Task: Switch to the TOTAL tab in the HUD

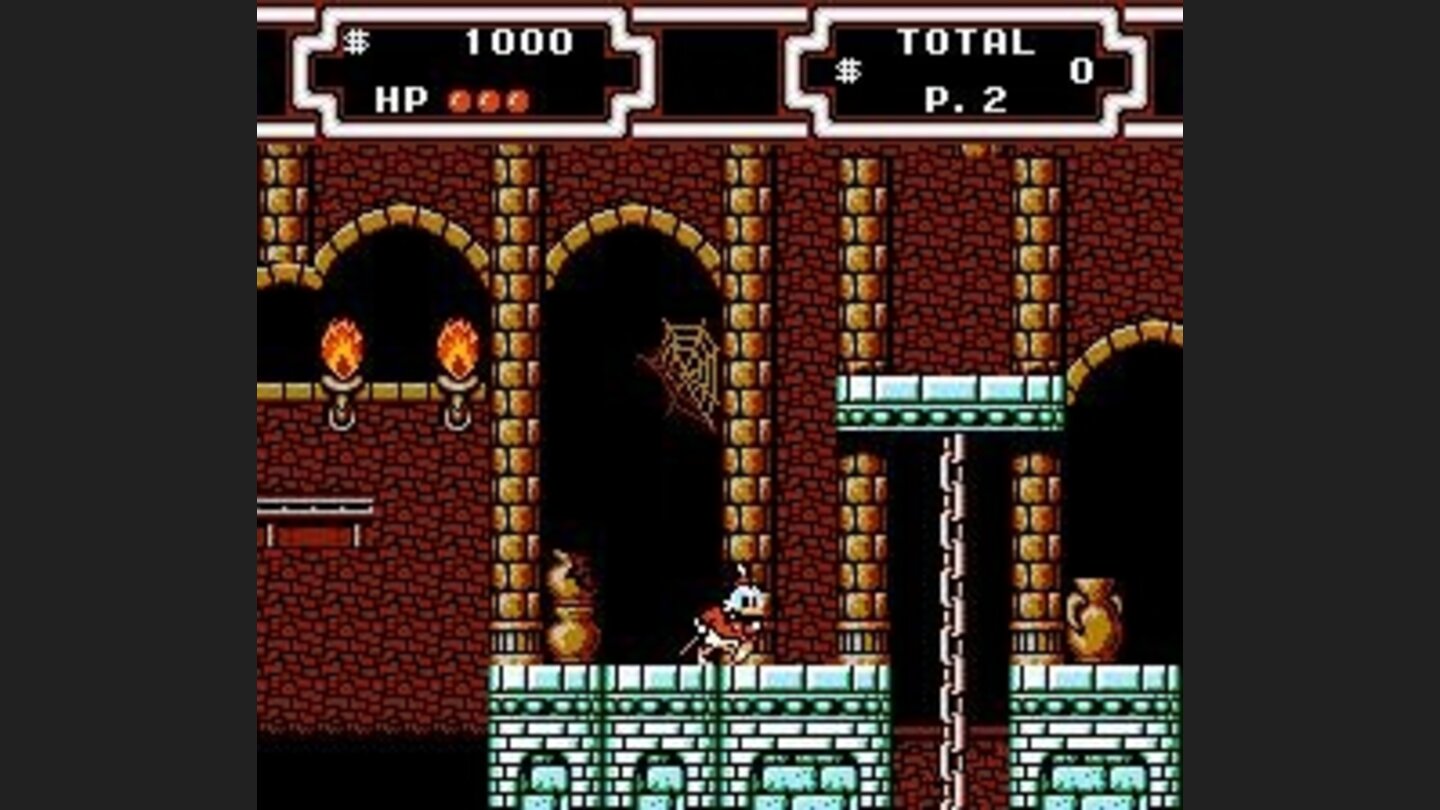Action: pos(966,40)
